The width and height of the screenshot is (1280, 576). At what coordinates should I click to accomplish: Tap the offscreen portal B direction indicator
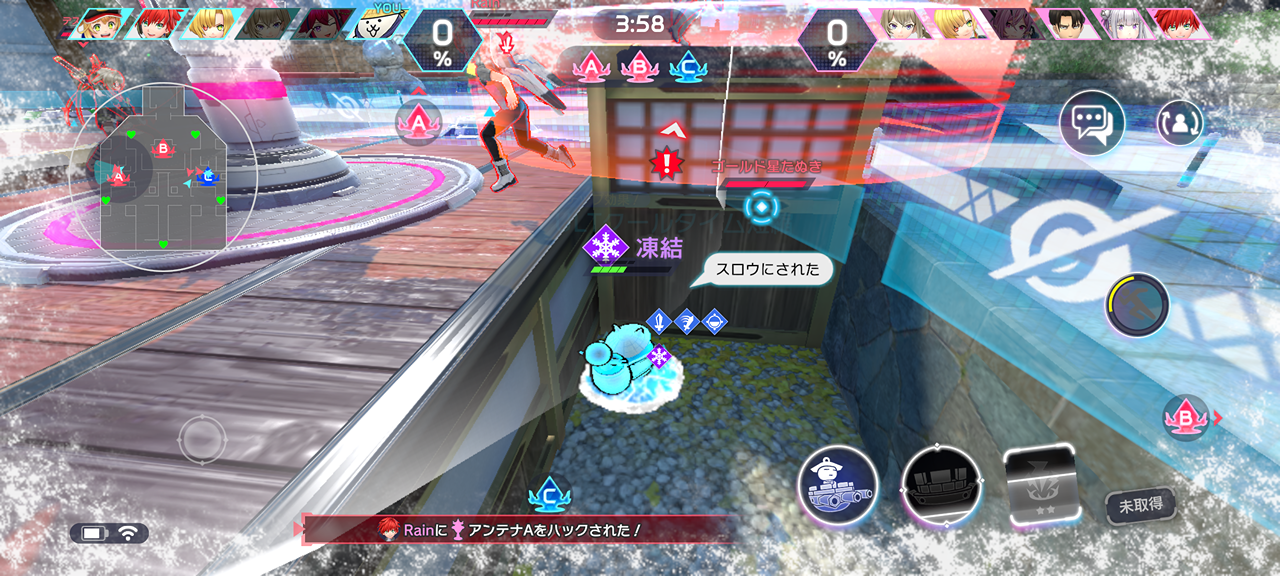point(1188,418)
